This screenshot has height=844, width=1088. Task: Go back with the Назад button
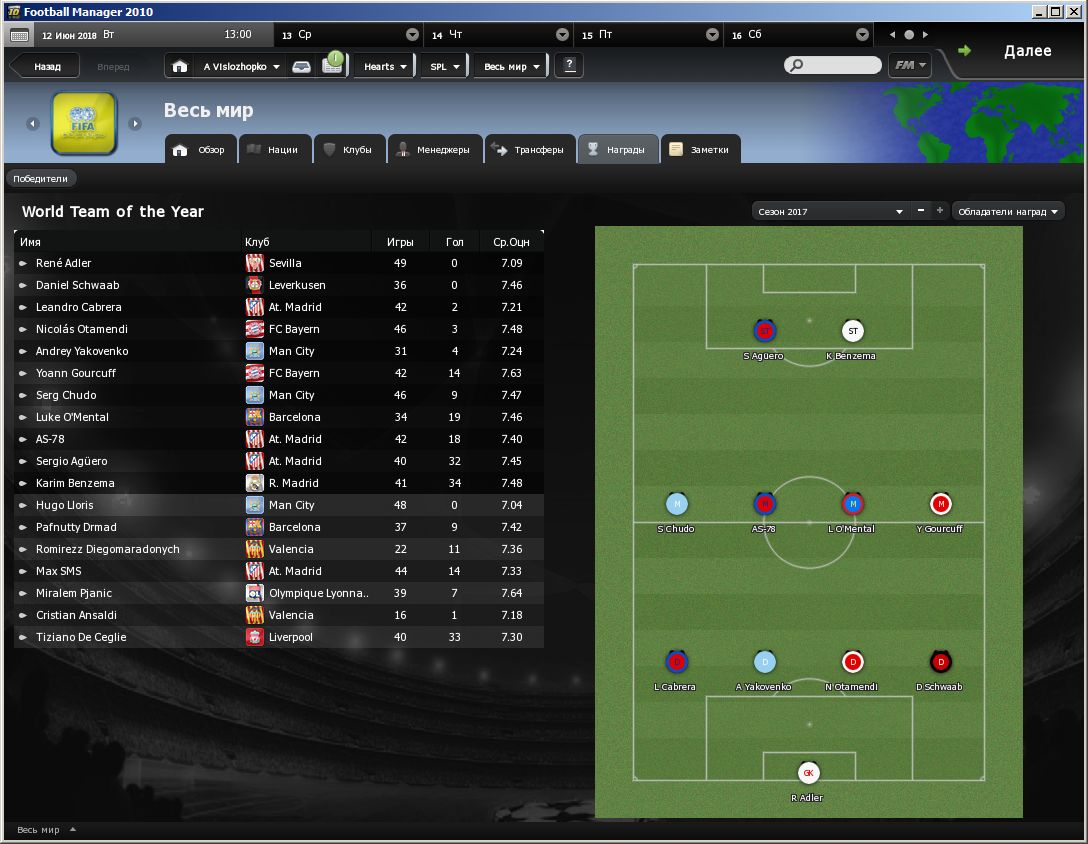[x=46, y=67]
